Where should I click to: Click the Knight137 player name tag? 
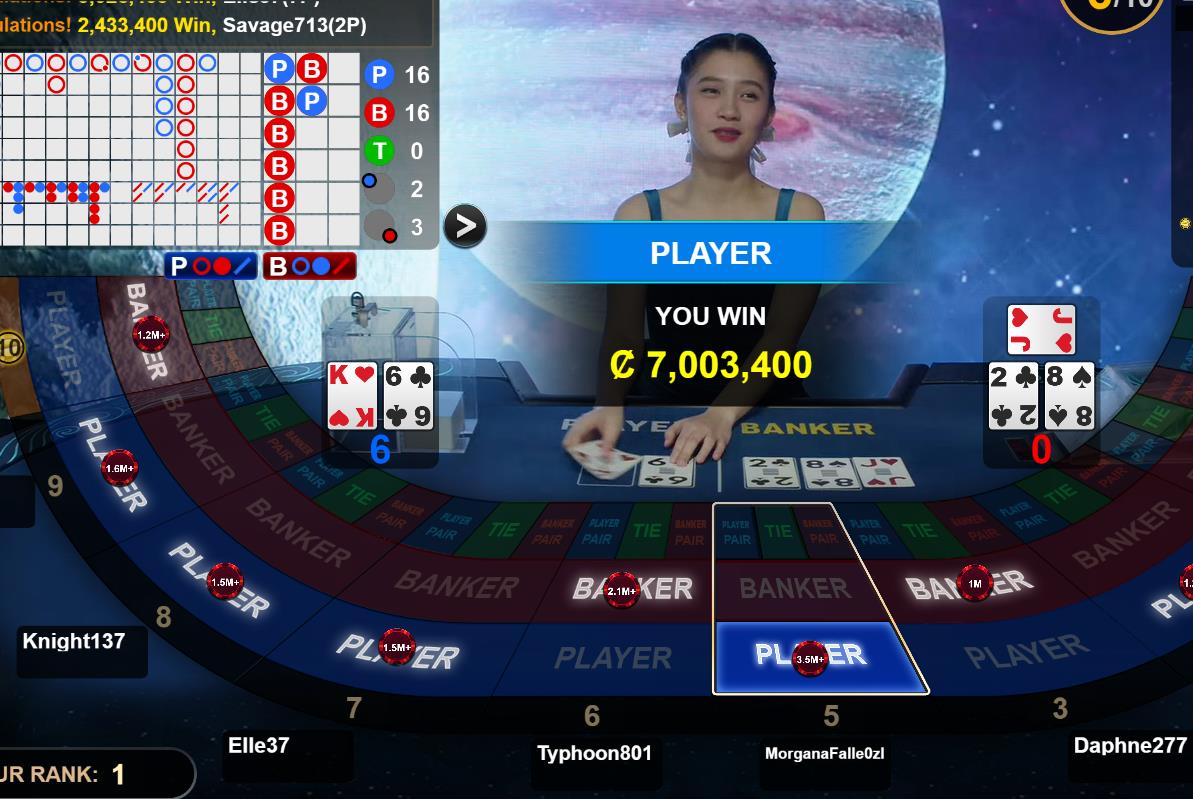pos(74,641)
